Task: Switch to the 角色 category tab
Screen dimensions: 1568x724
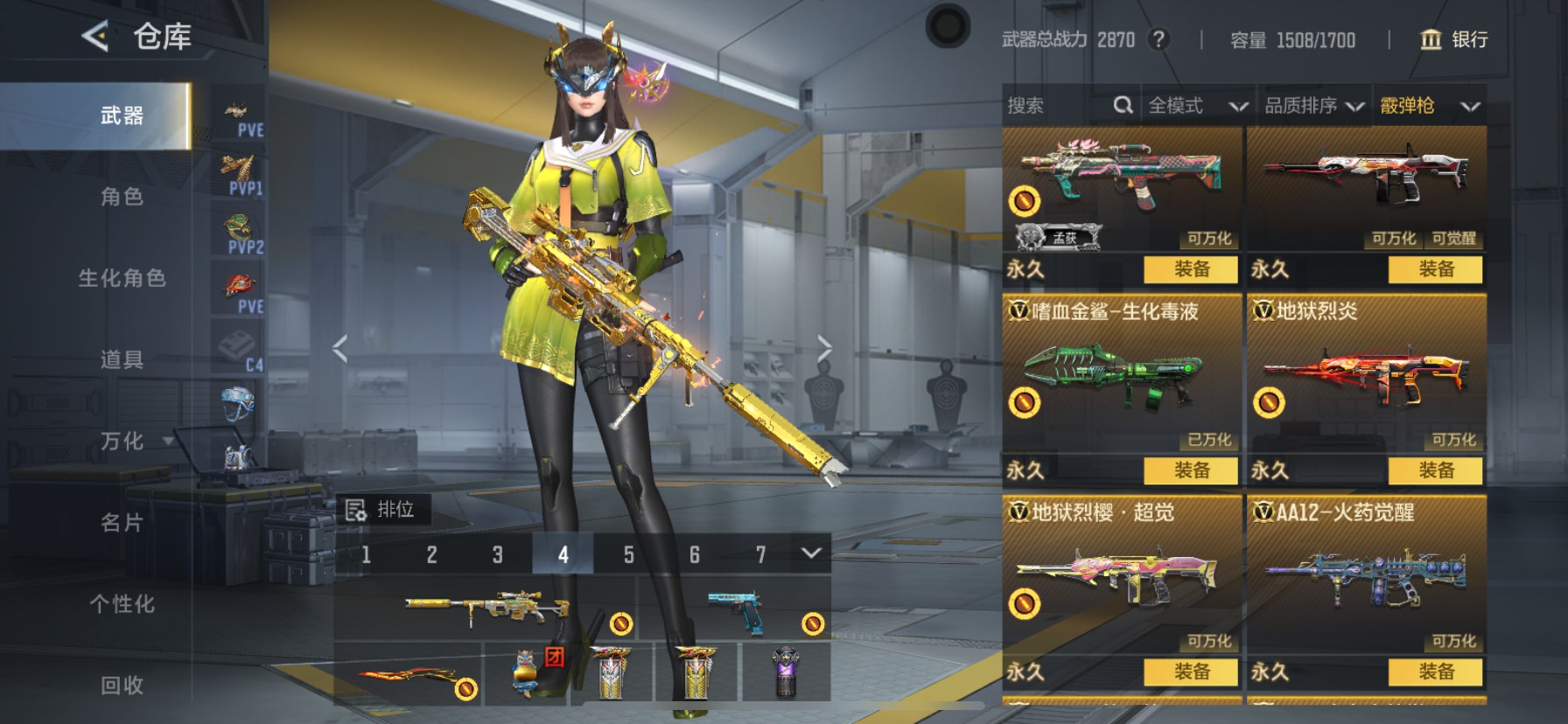Action: (122, 197)
